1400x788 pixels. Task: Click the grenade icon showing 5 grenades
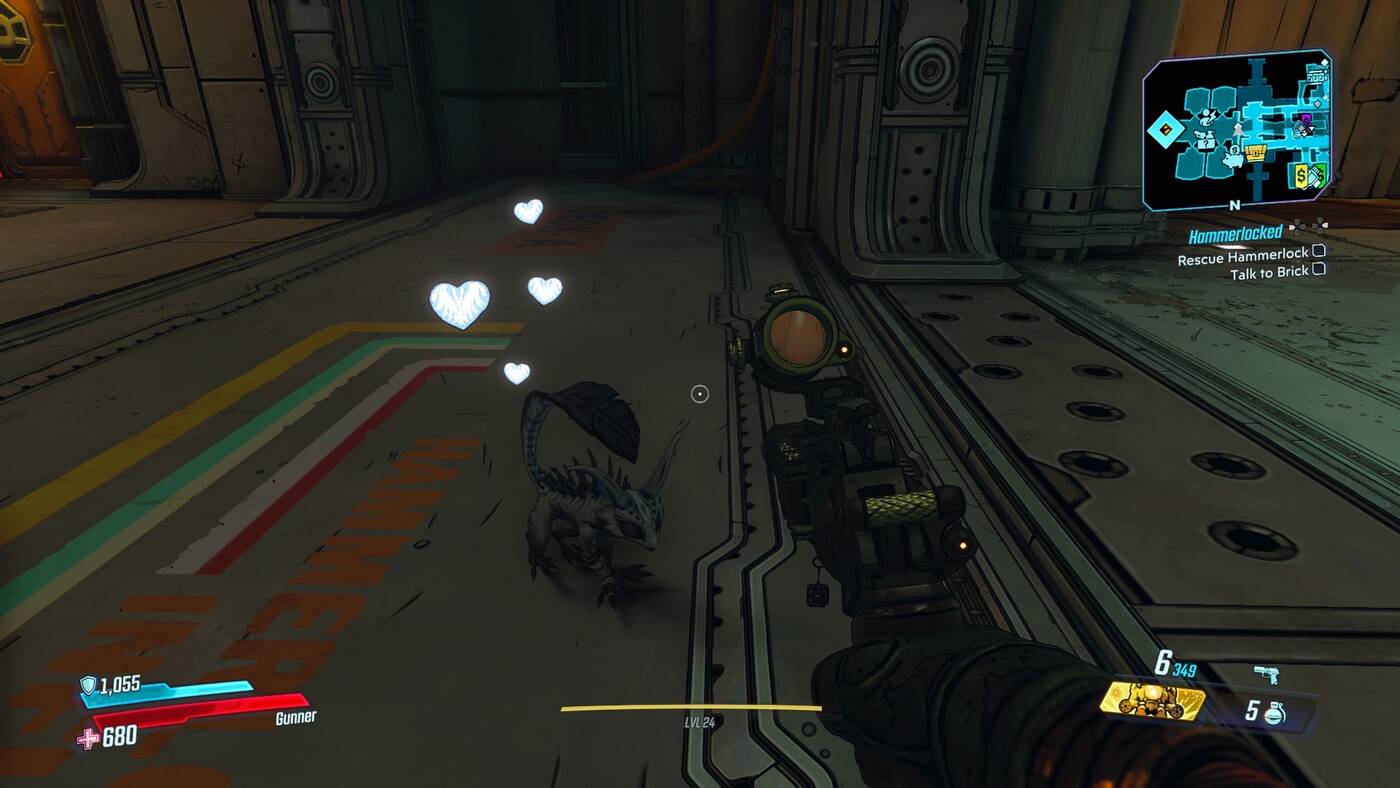tap(1274, 712)
